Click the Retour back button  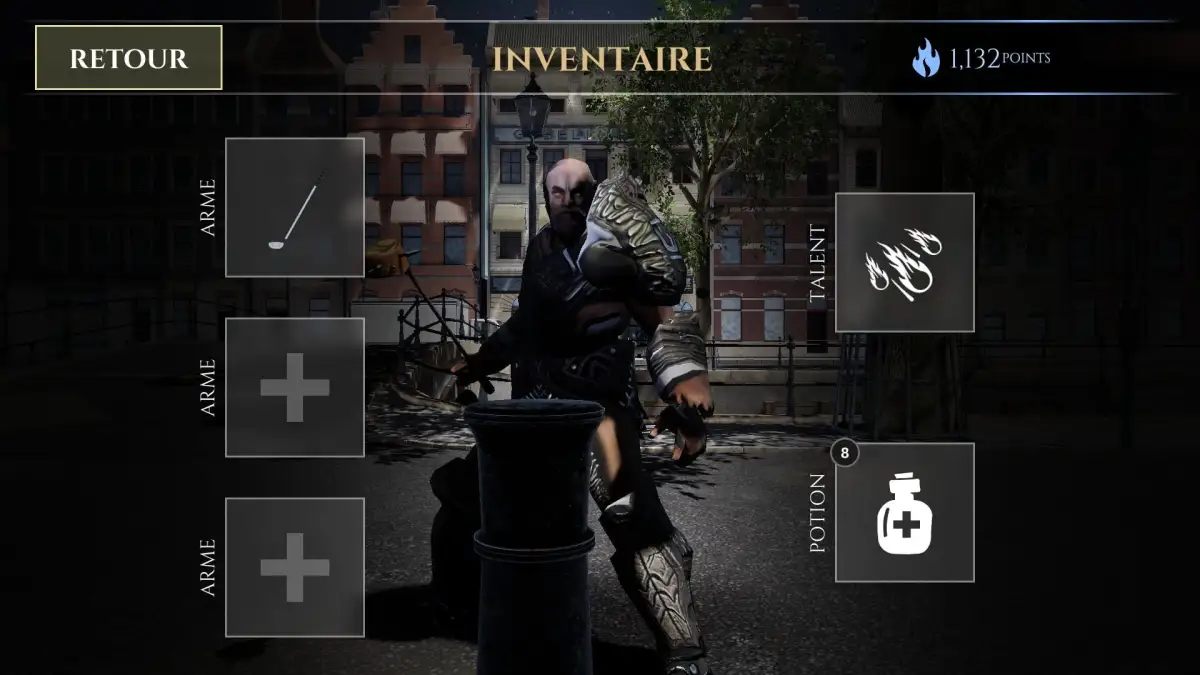click(x=128, y=58)
